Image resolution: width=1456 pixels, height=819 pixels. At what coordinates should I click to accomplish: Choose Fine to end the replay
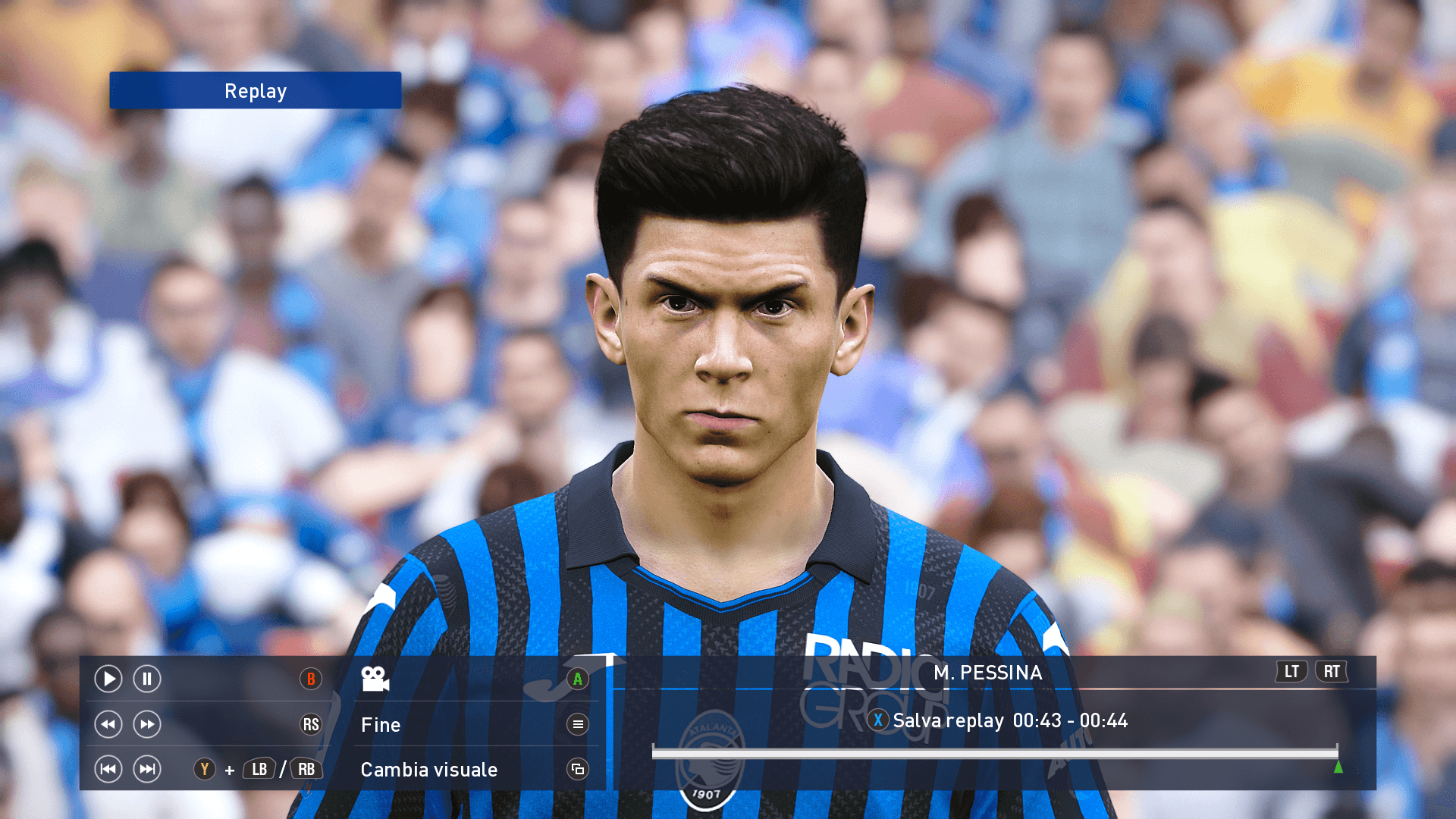click(381, 725)
